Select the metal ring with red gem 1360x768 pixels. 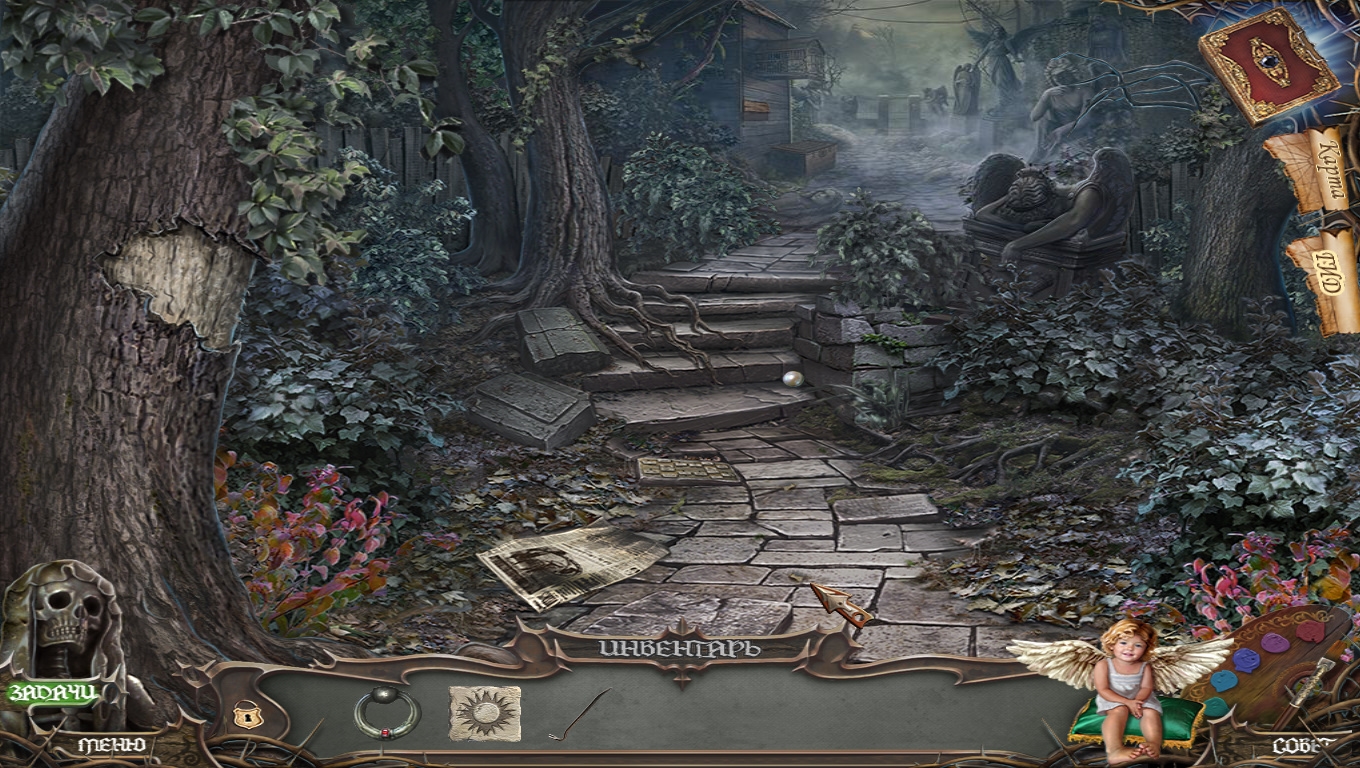[x=385, y=712]
